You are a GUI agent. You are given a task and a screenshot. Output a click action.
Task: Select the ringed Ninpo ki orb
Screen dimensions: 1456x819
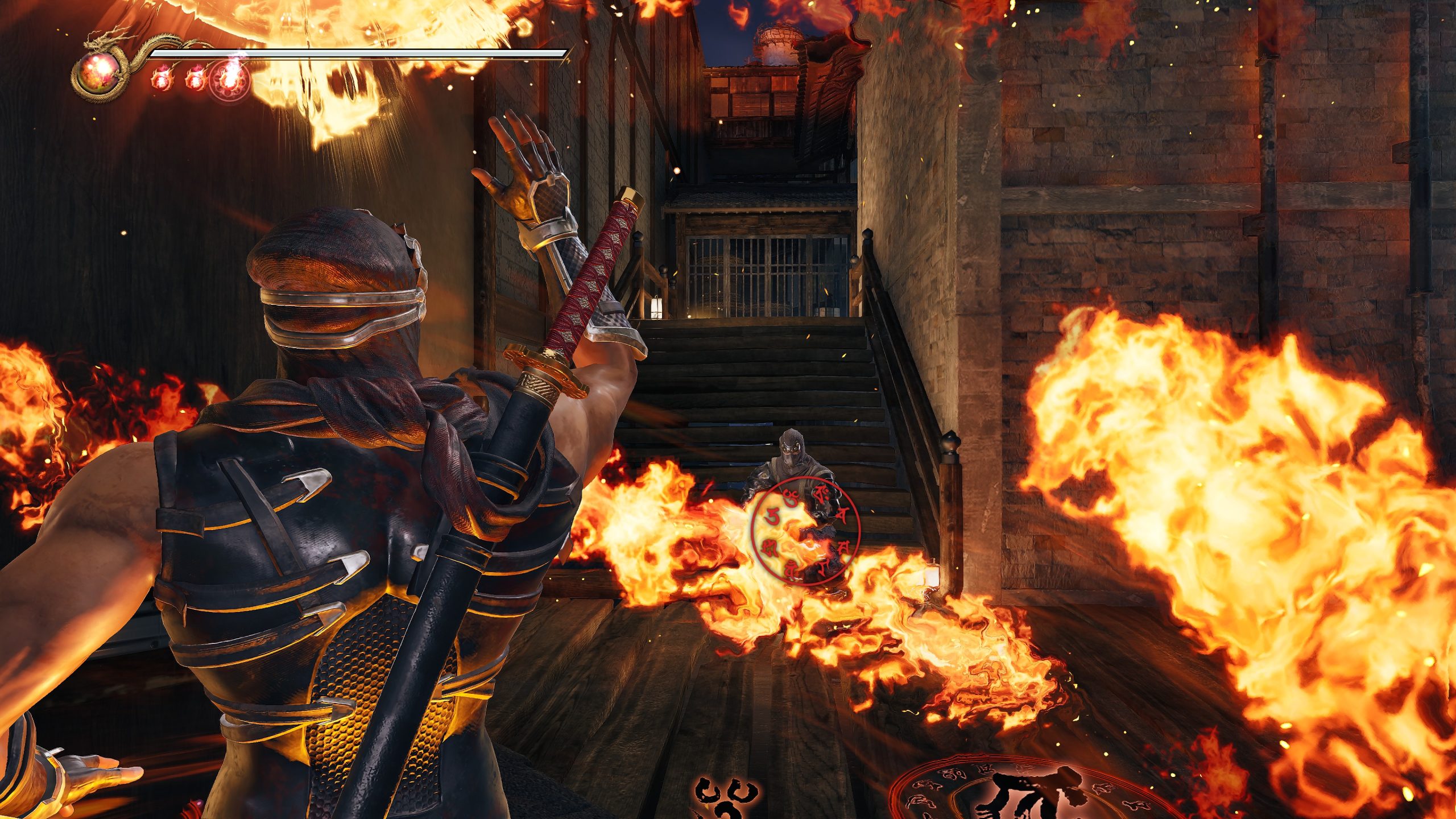tap(229, 81)
